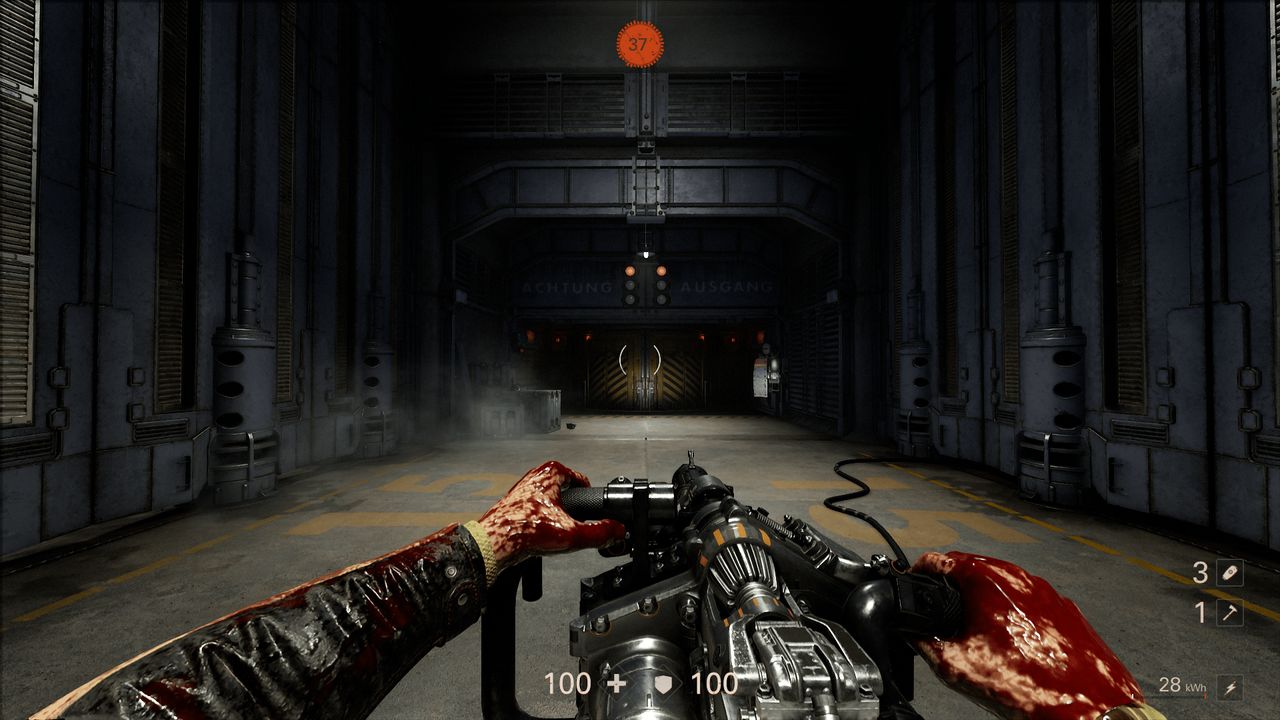Click the armor shield icon
Viewport: 1280px width, 720px height.
(662, 684)
